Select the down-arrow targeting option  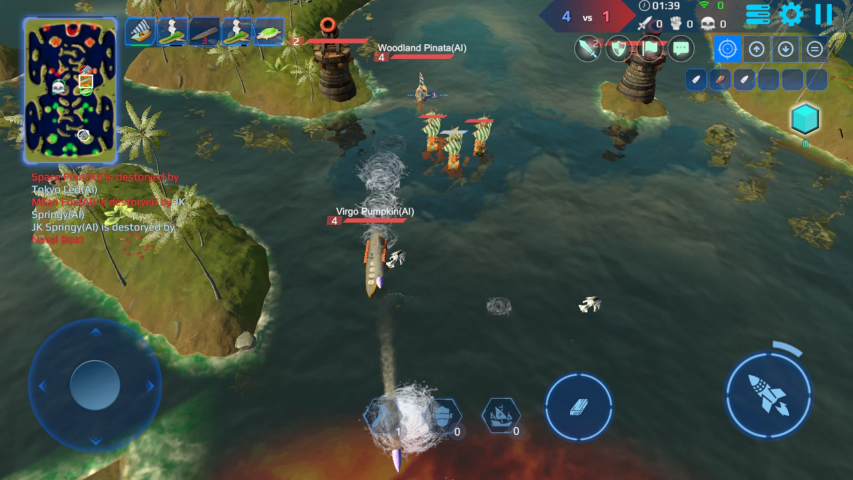click(x=786, y=48)
